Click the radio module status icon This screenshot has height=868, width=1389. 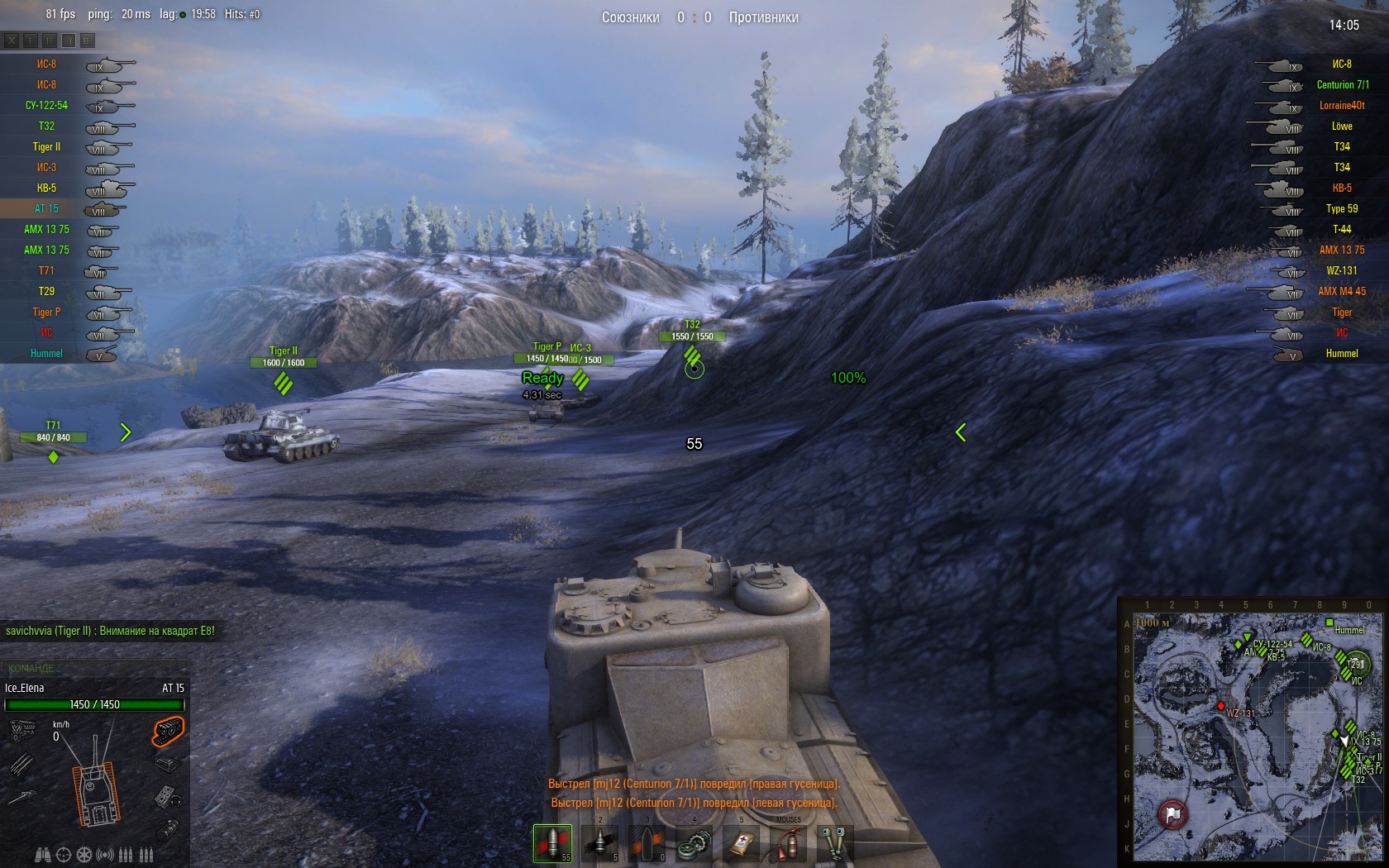[x=168, y=797]
